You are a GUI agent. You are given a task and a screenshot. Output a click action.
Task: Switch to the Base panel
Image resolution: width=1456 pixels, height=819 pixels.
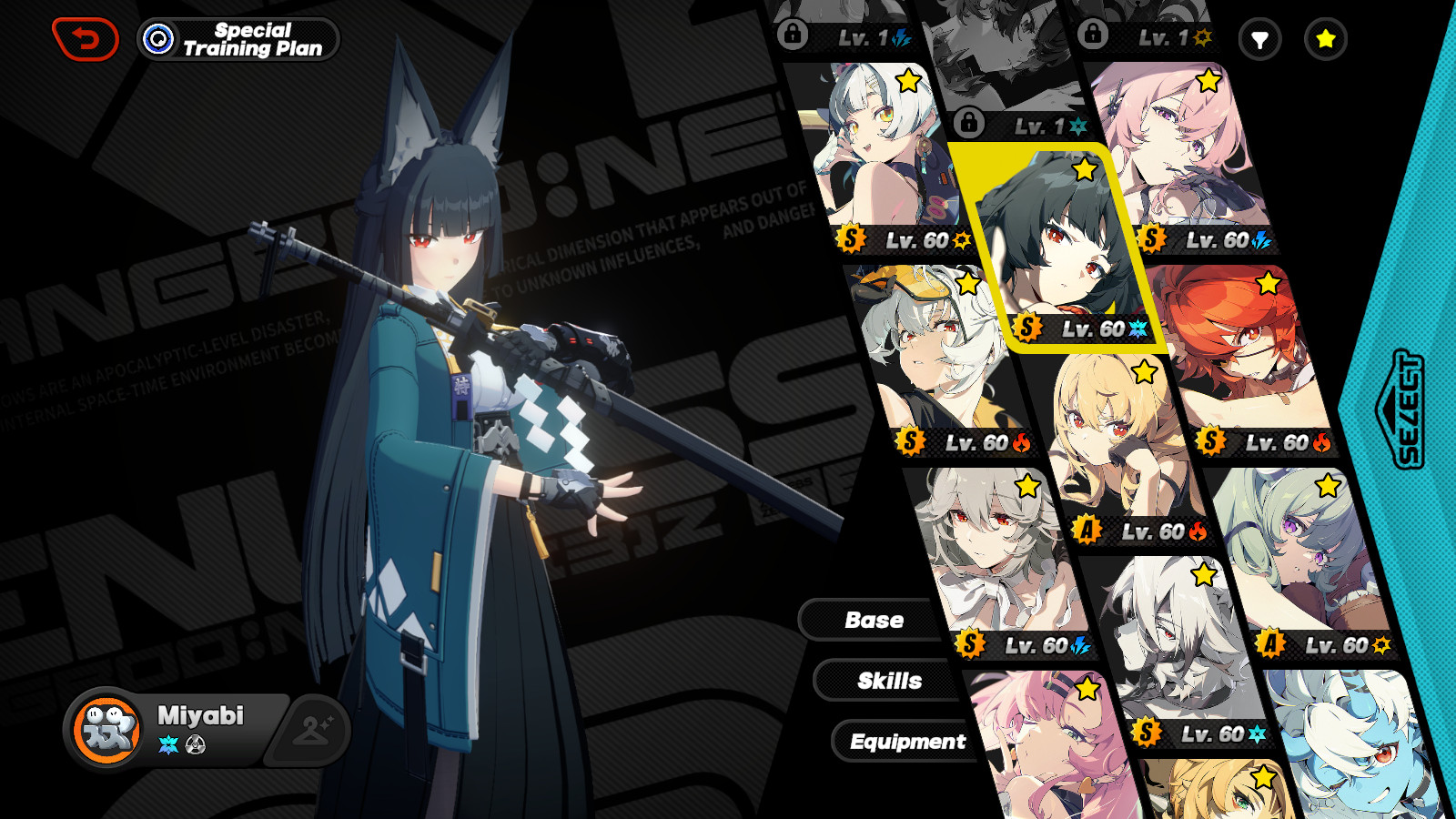point(875,620)
